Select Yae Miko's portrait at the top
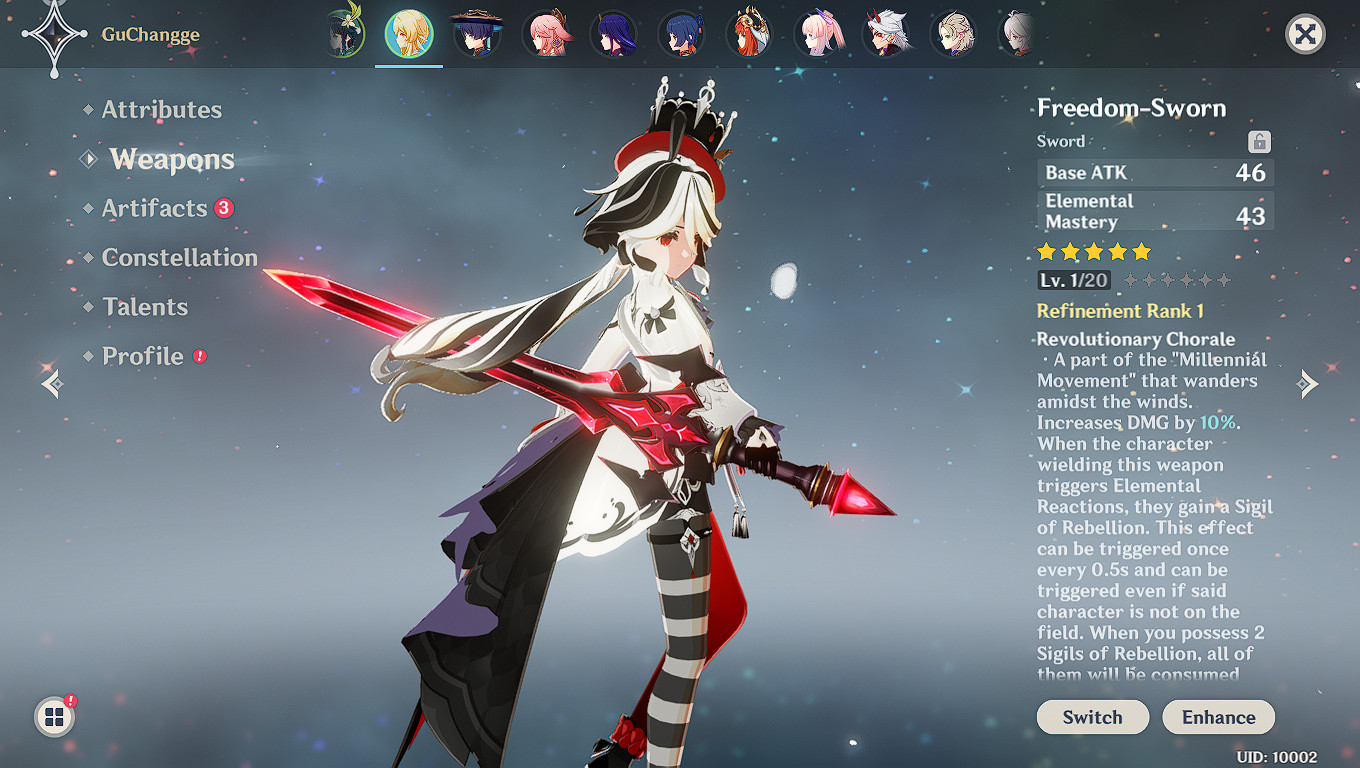The width and height of the screenshot is (1360, 768). [x=549, y=33]
